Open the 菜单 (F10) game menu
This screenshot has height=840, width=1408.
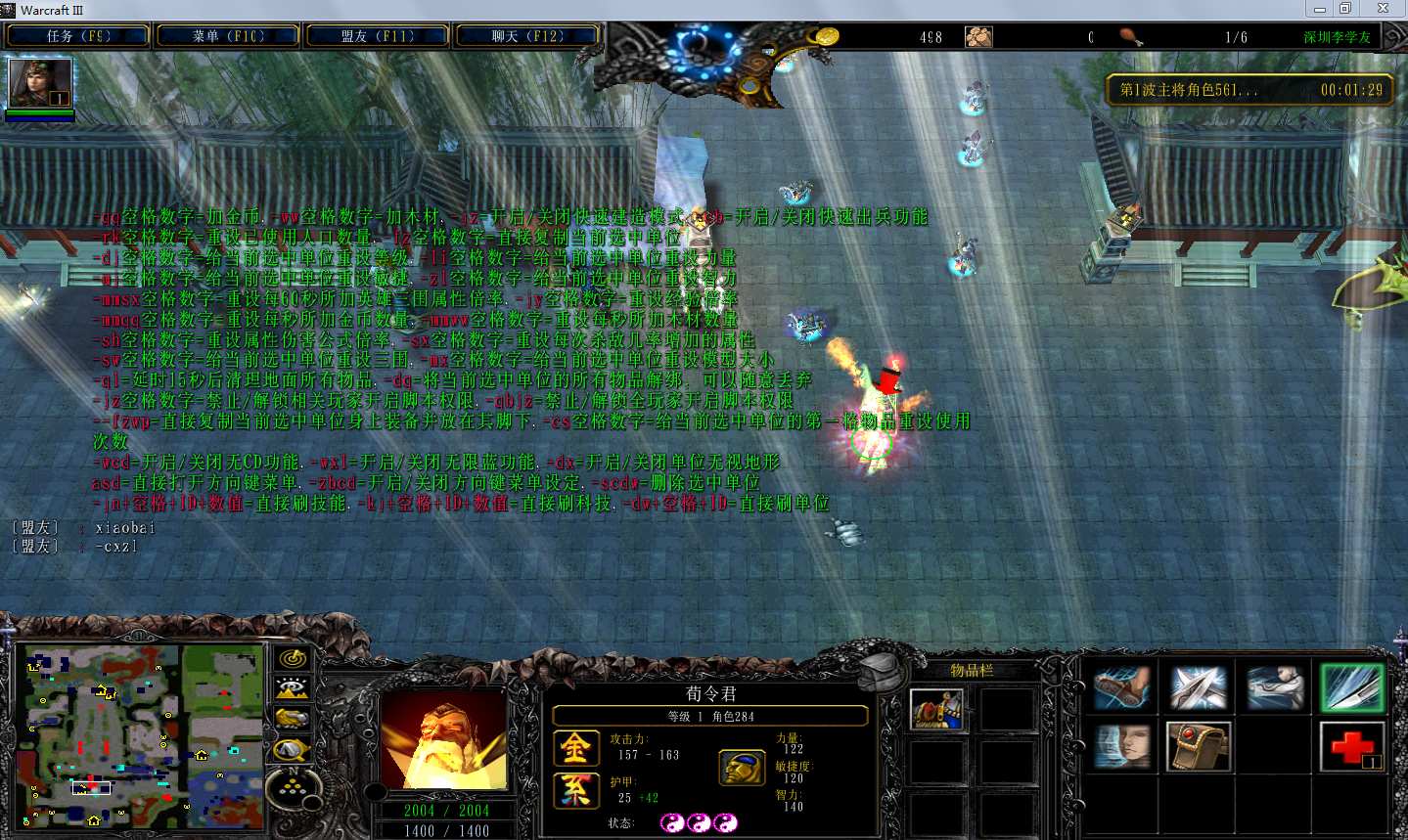tap(228, 36)
